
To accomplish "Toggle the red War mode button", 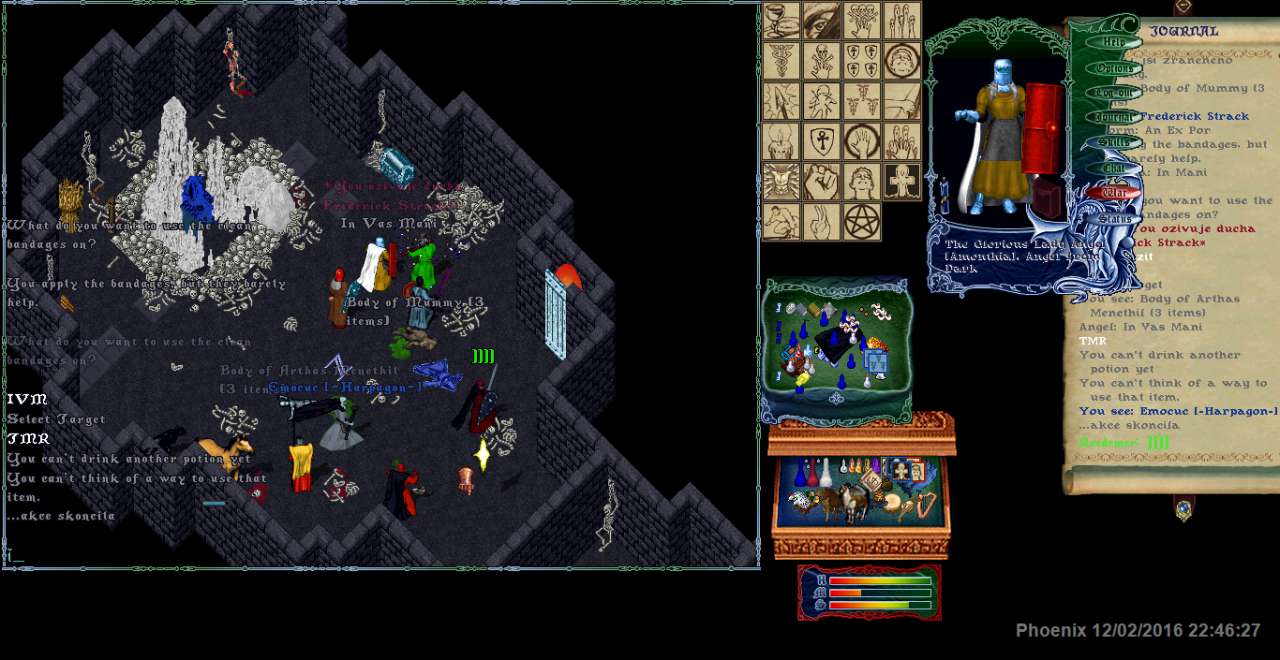I will pos(1113,193).
